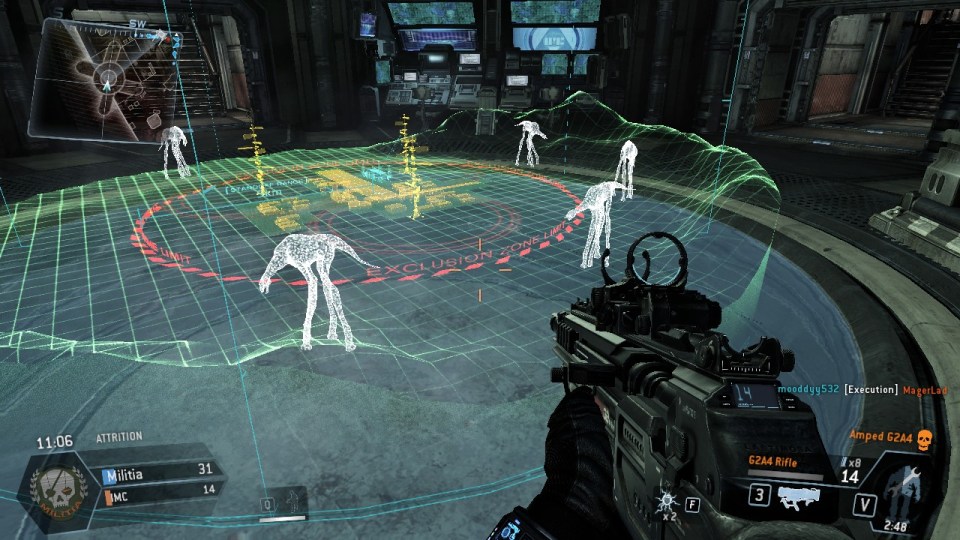
Task: Click mooddyy532 in the kill feed
Action: 808,388
